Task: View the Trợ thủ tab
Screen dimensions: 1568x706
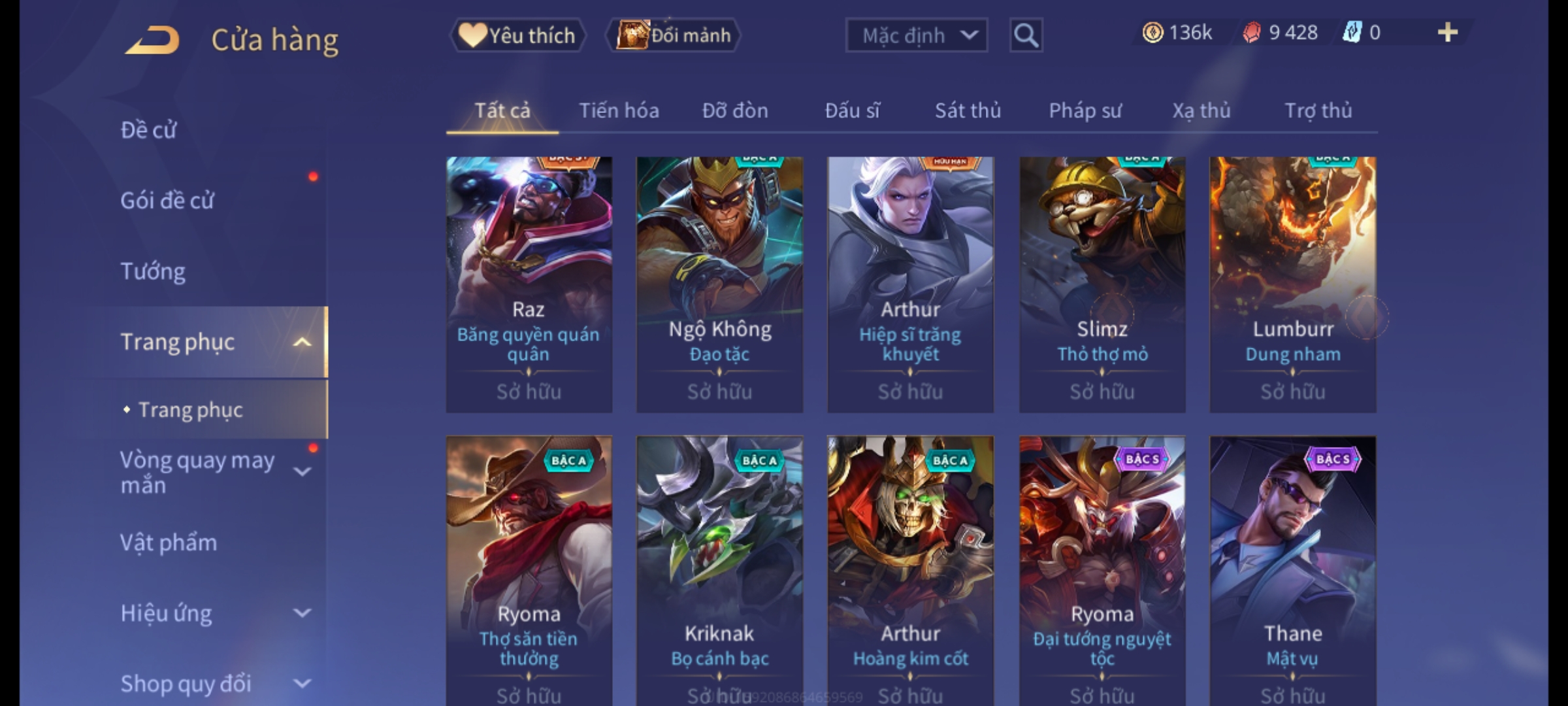Action: (1318, 110)
